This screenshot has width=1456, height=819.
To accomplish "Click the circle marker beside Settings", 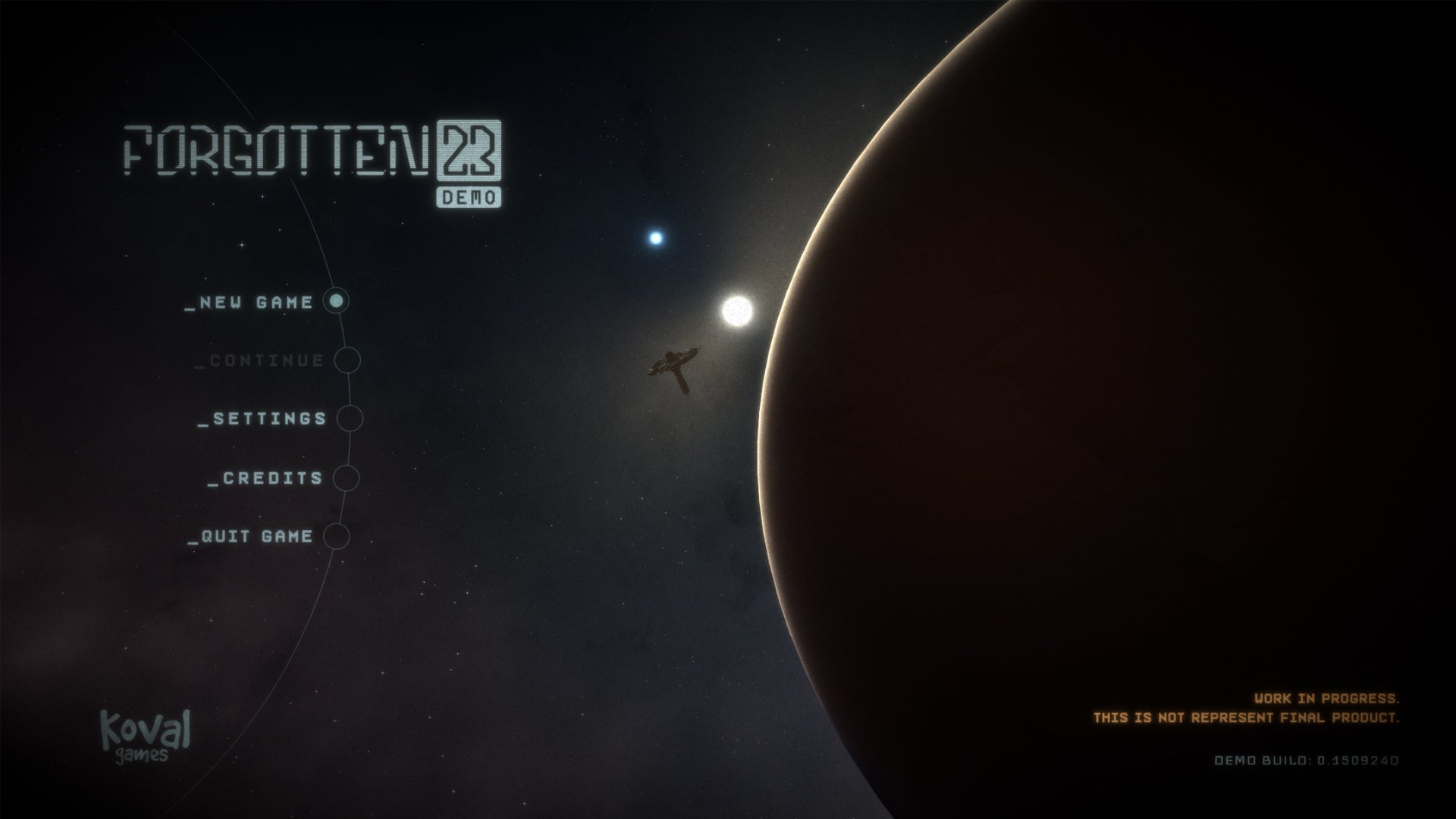I will point(350,419).
